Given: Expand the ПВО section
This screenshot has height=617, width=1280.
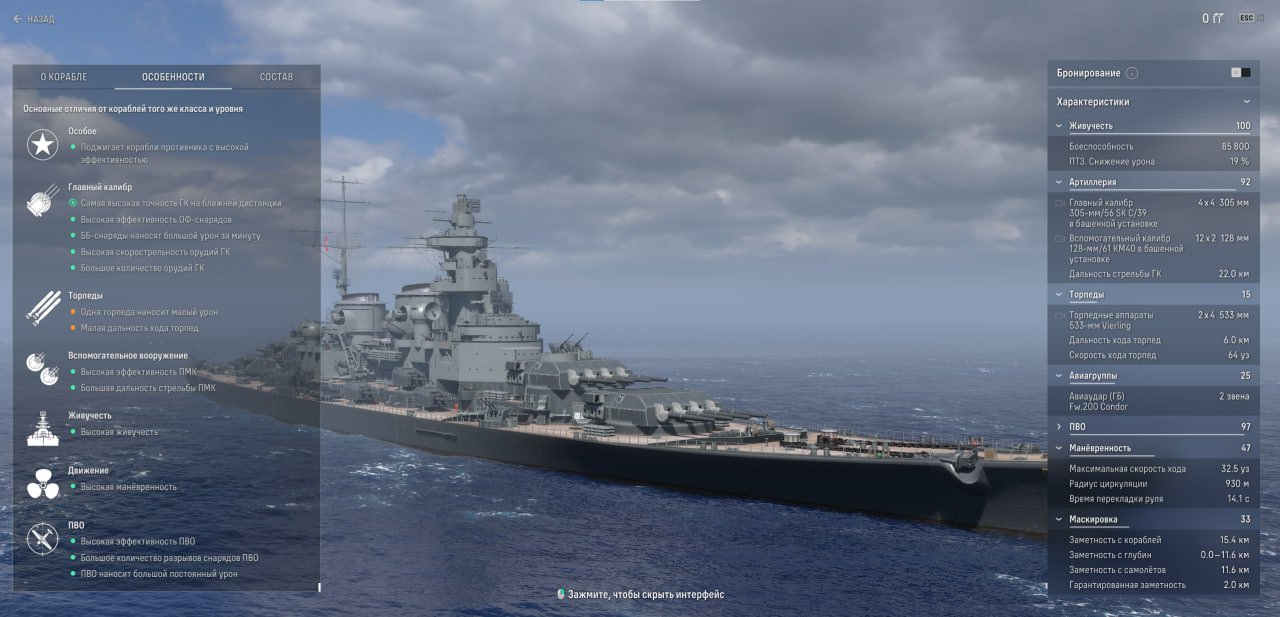Looking at the screenshot, I should click(x=1059, y=427).
